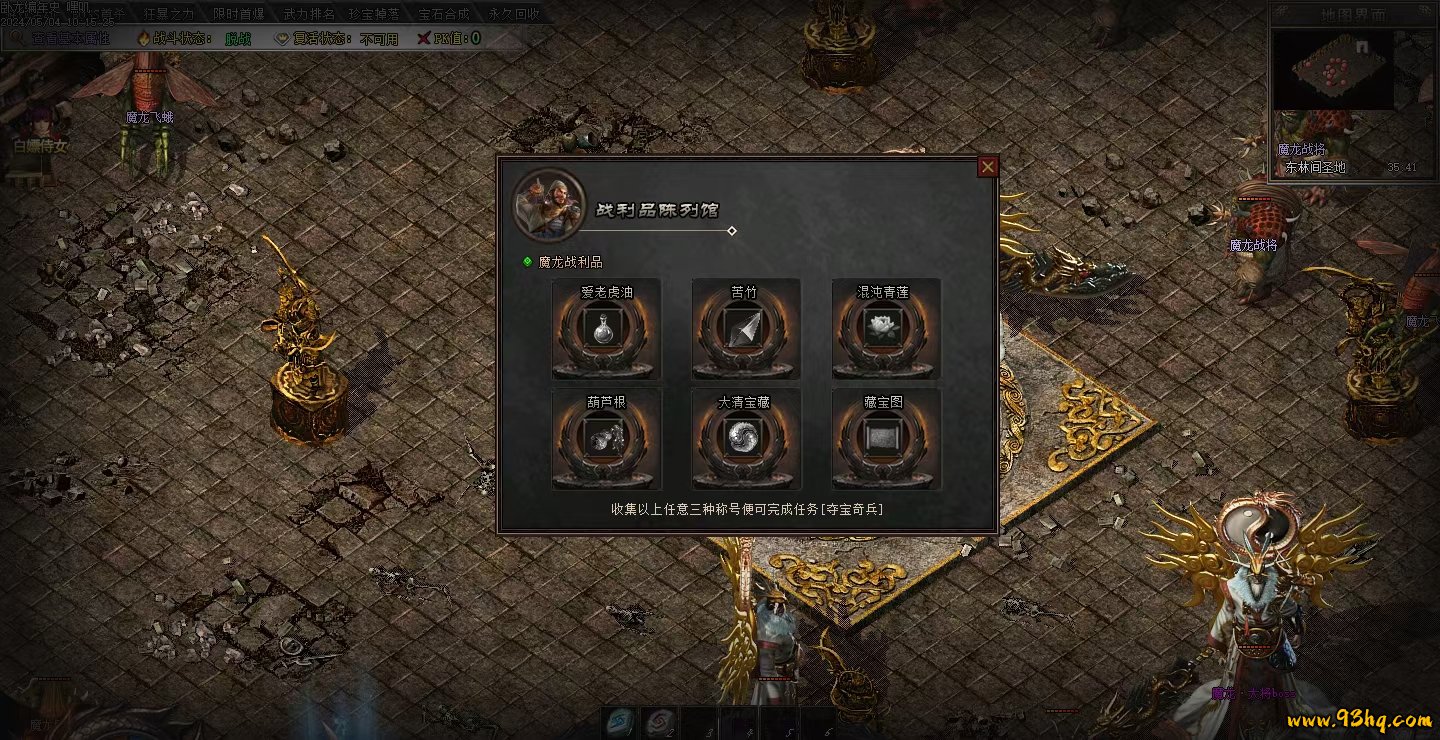This screenshot has height=740, width=1440.
Task: Open the 永久回收 menu
Action: (515, 14)
